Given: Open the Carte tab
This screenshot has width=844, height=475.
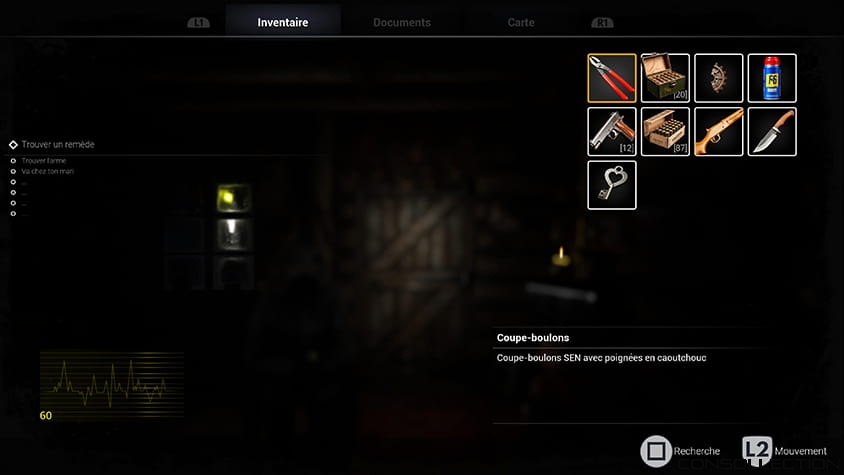Looking at the screenshot, I should click(520, 22).
